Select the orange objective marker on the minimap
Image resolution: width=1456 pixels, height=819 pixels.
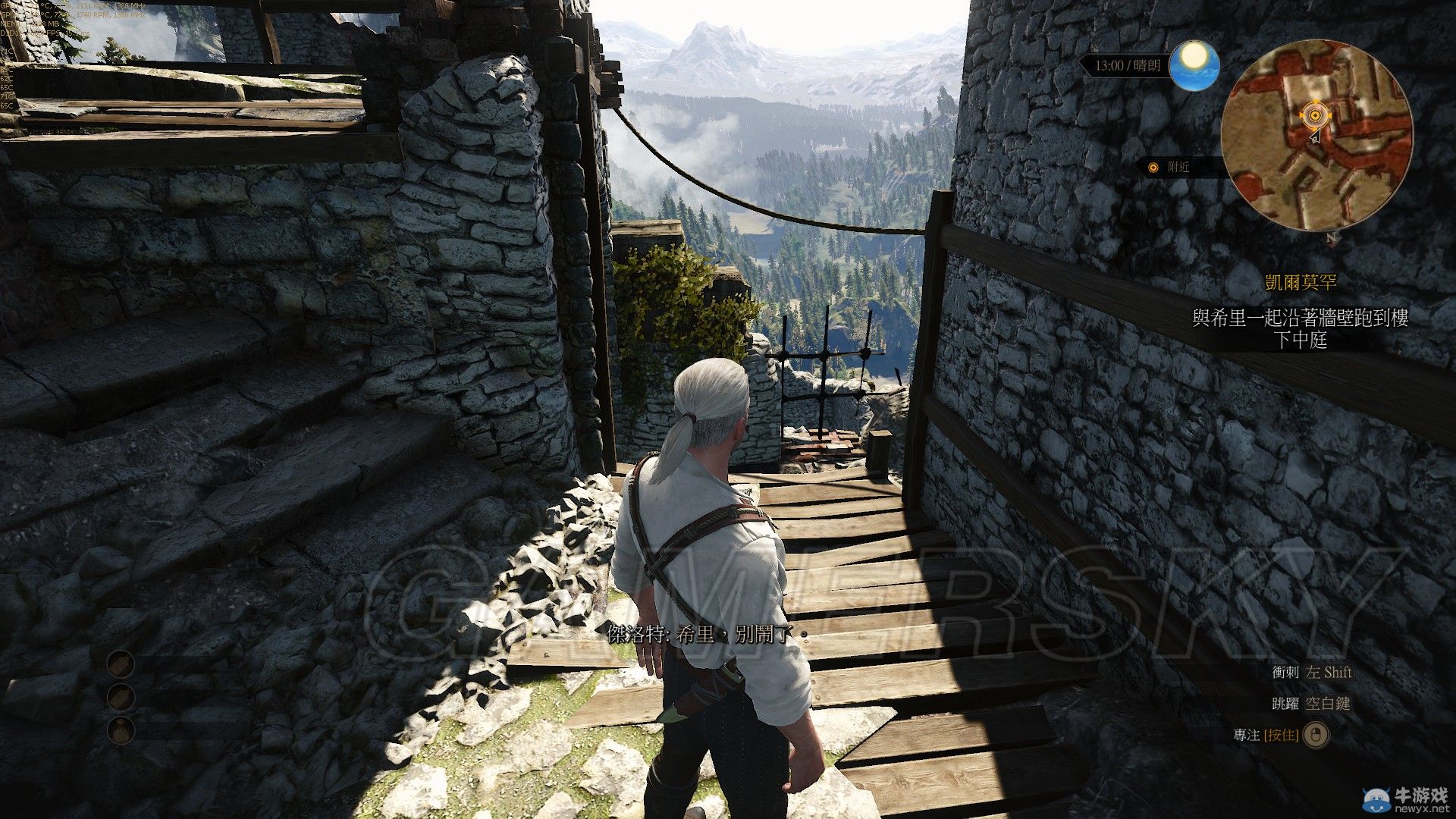tap(1314, 116)
